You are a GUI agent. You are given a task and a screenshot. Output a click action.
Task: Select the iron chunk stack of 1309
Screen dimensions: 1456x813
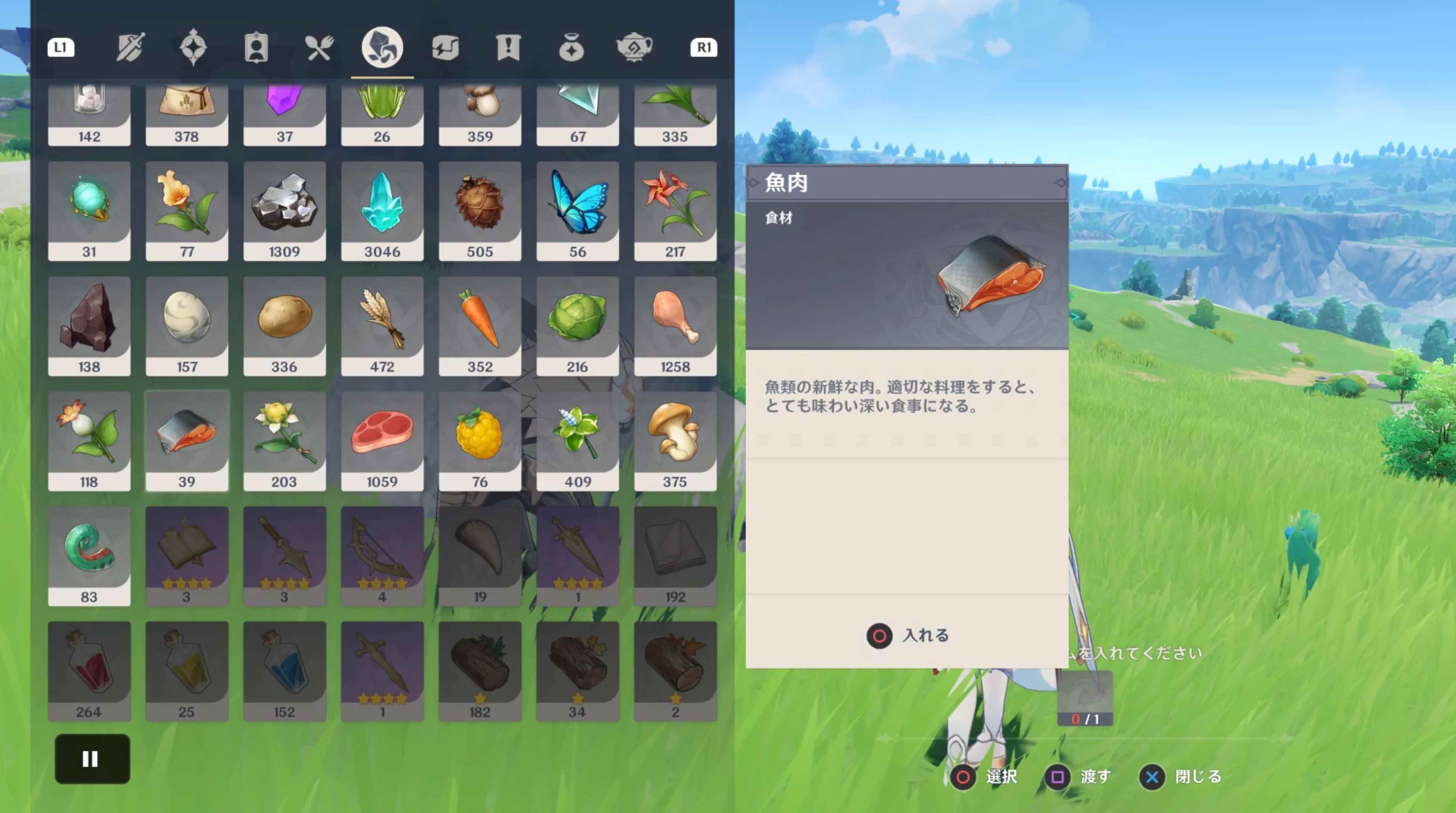click(x=285, y=212)
